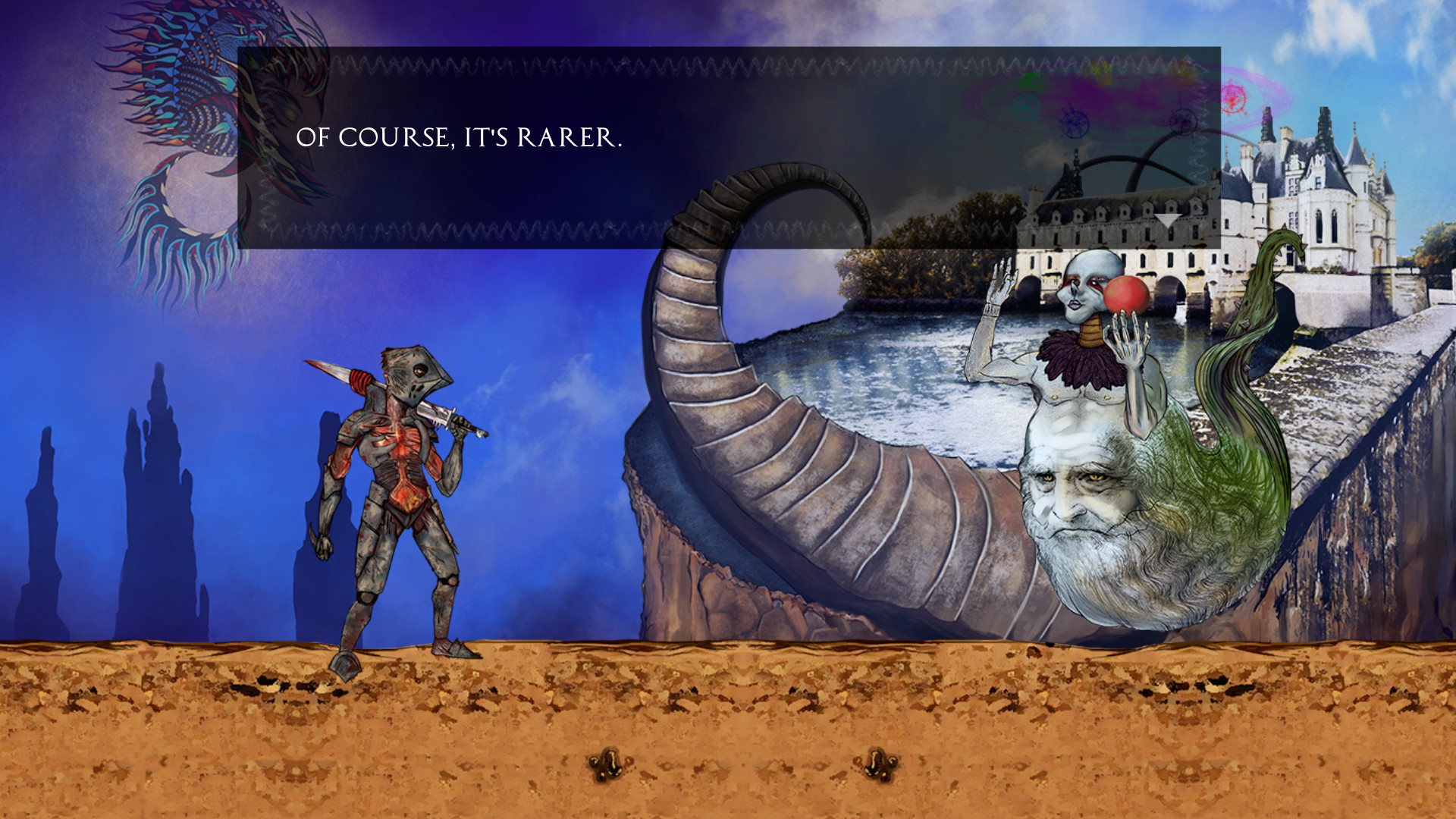Toggle the zigzag border of the dialogue box
The height and width of the screenshot is (819, 1456).
point(531,68)
